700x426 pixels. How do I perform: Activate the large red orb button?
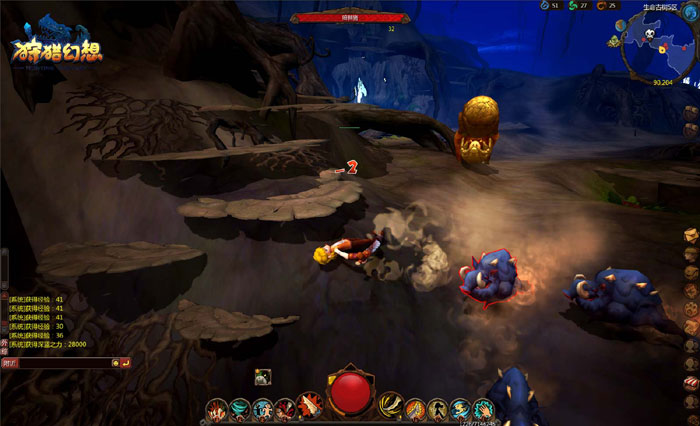click(x=350, y=394)
